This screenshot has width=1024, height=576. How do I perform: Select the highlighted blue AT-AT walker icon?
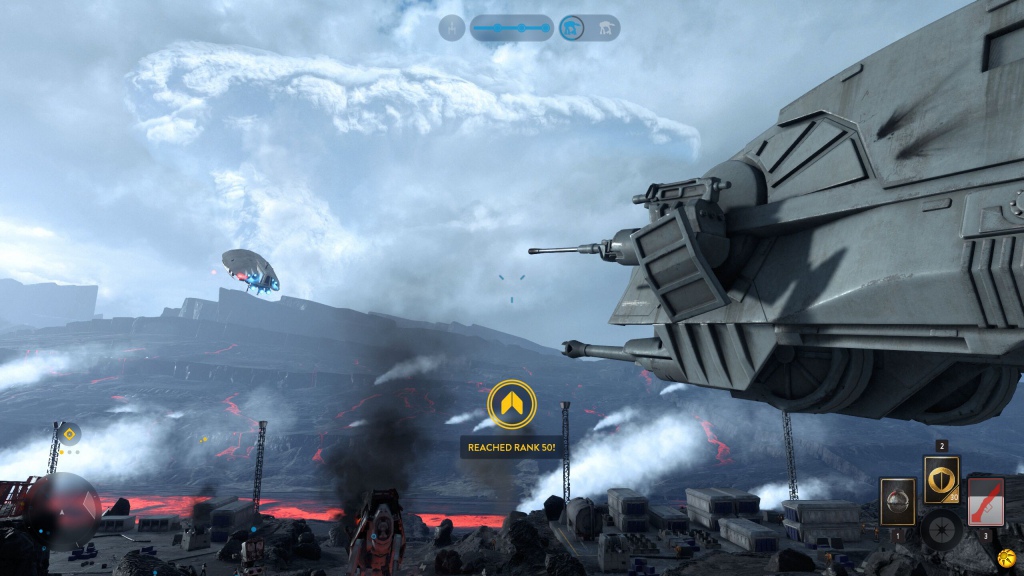click(572, 28)
